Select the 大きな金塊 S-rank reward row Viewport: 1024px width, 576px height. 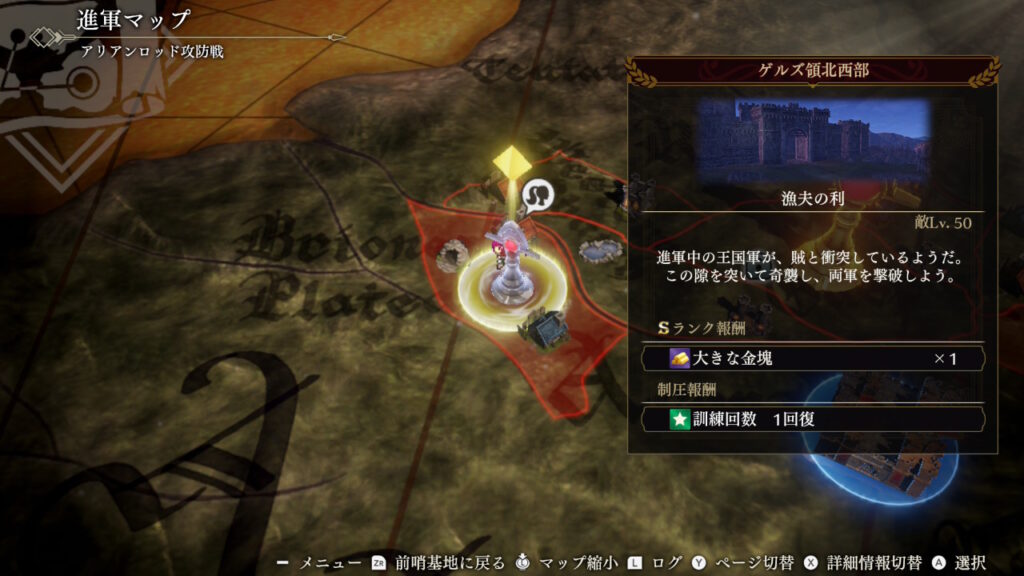point(812,358)
